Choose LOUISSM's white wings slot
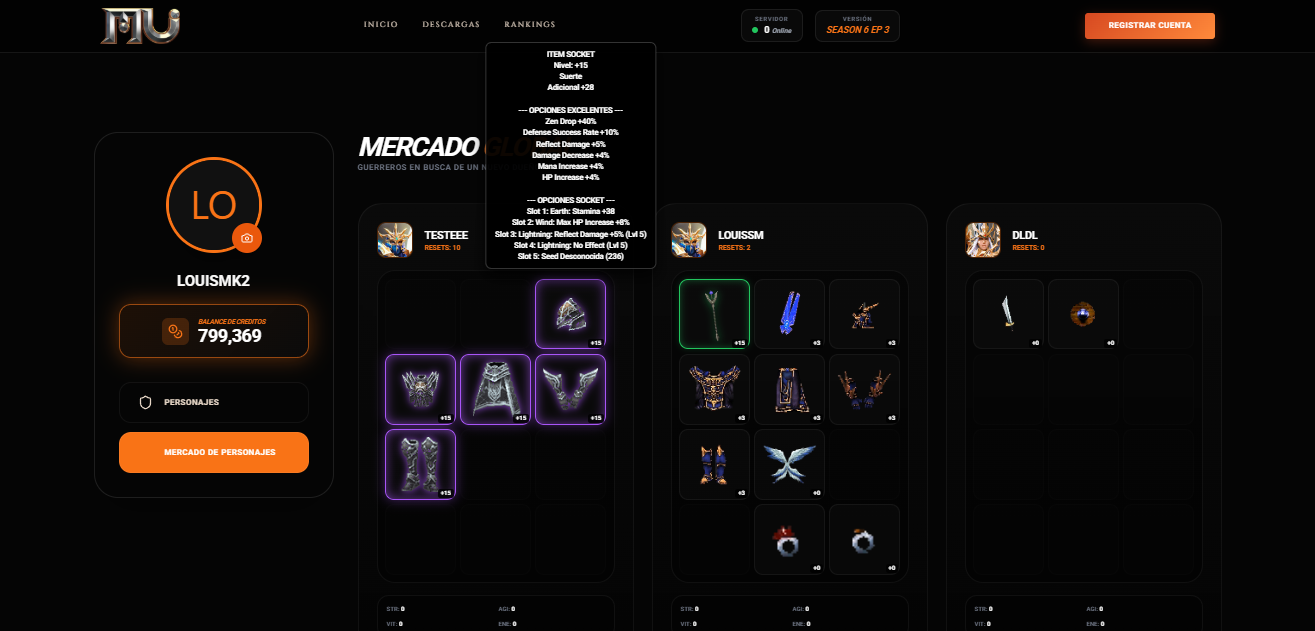Screen dimensions: 1315x631 pos(789,464)
